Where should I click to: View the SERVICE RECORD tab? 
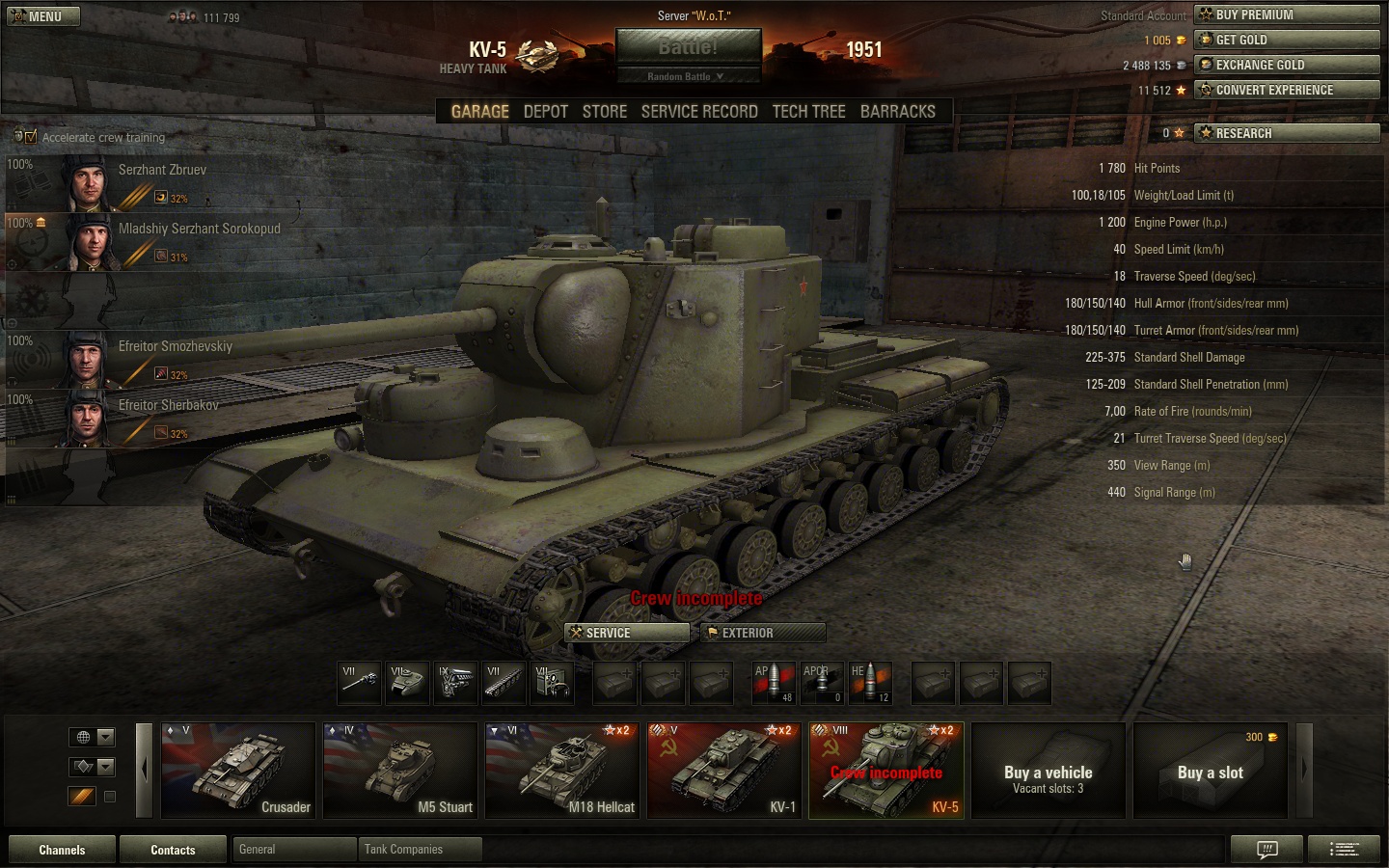pyautogui.click(x=699, y=112)
